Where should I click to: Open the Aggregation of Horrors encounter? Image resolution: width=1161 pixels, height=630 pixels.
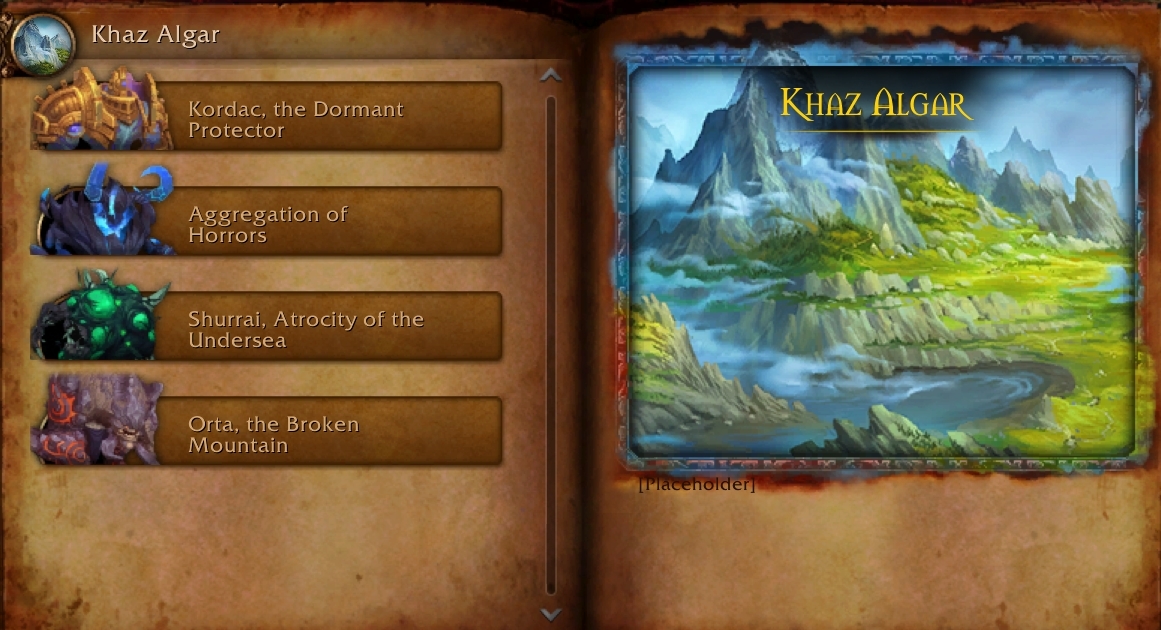296,224
